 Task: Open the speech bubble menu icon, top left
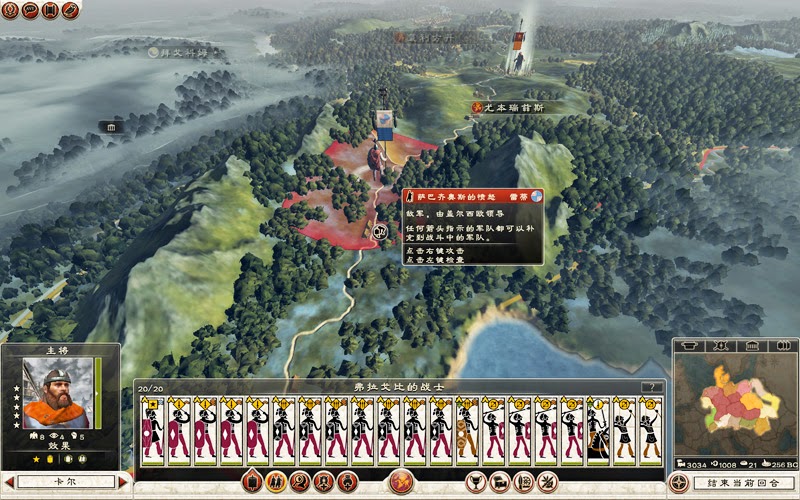coord(30,10)
